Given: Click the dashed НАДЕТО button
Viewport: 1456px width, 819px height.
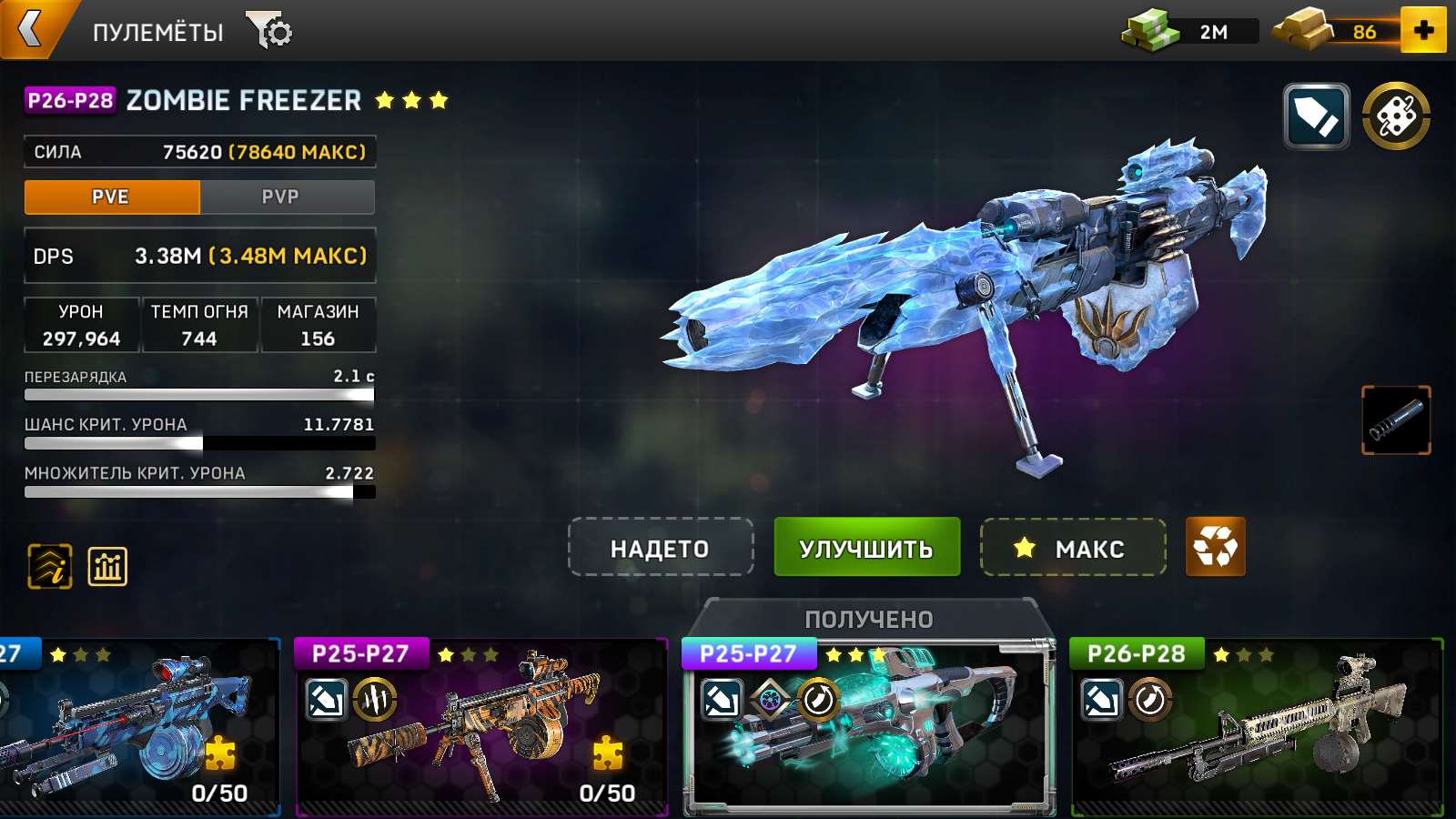Looking at the screenshot, I should (x=662, y=548).
